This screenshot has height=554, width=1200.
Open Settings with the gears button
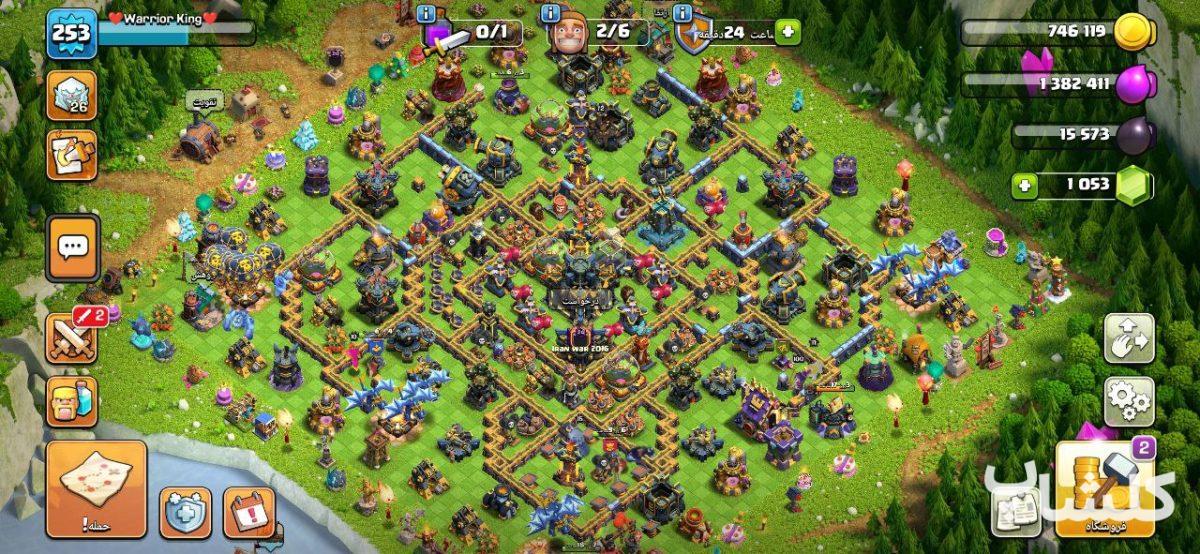click(1129, 401)
